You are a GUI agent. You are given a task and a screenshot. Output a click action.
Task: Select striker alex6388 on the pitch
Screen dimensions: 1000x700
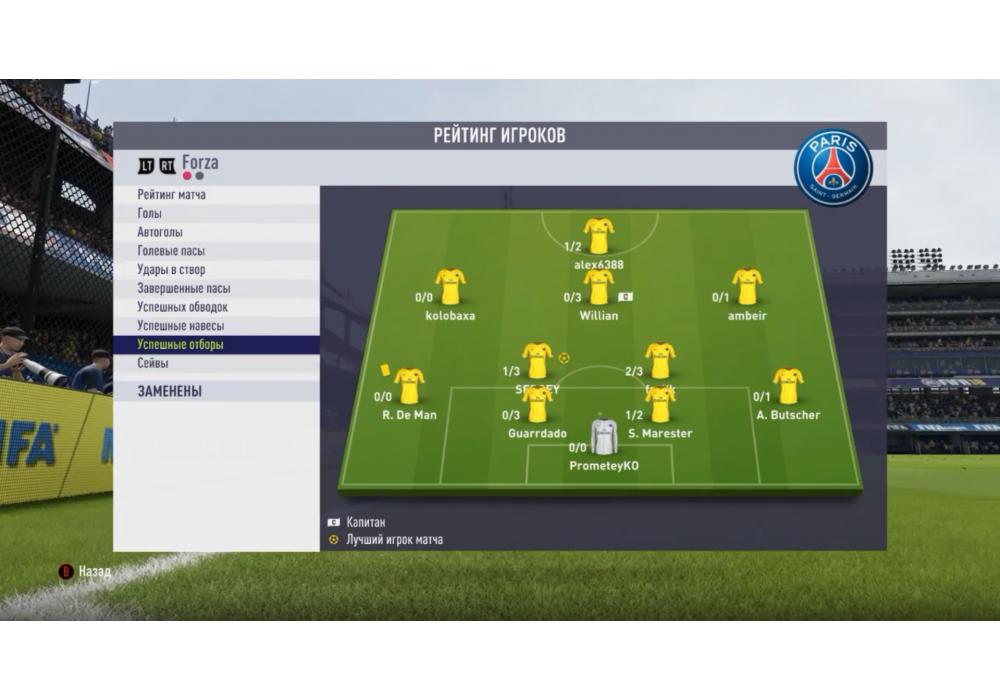pyautogui.click(x=599, y=237)
